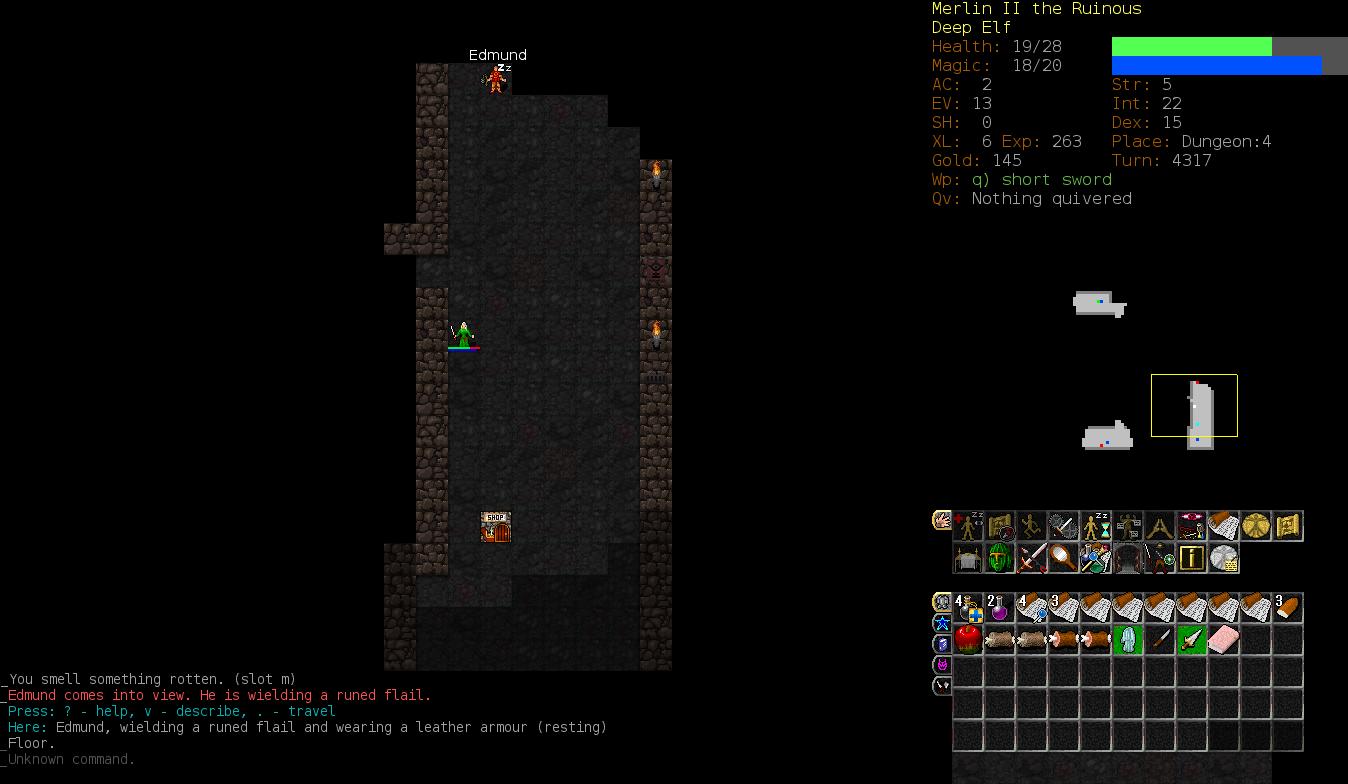Viewport: 1348px width, 784px height.
Task: Open the yellow 'i' information command
Action: [x=1191, y=558]
